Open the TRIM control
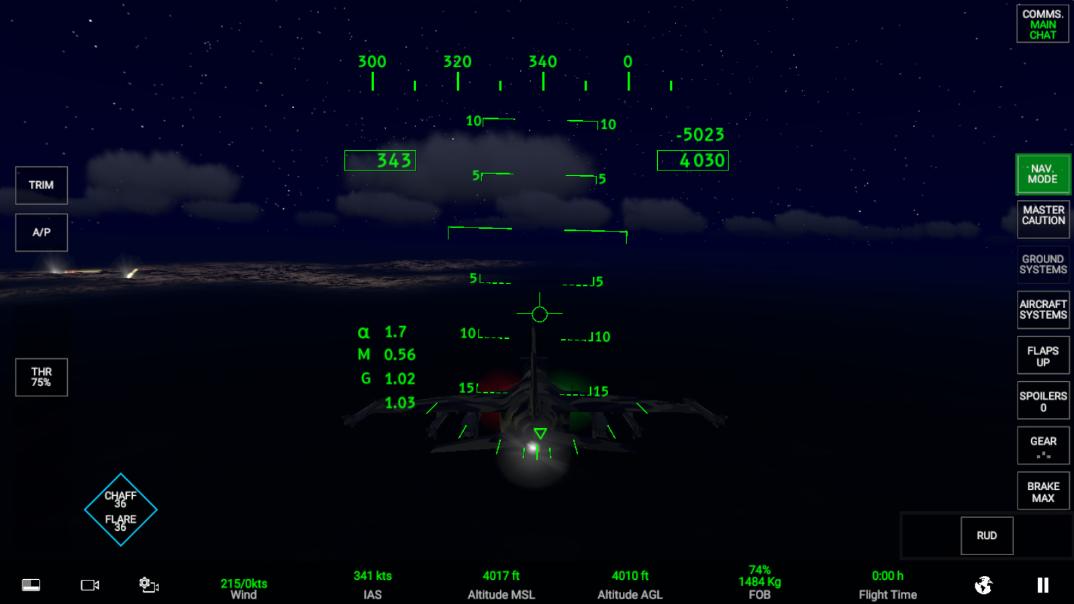Viewport: 1074px width, 604px height. (41, 185)
